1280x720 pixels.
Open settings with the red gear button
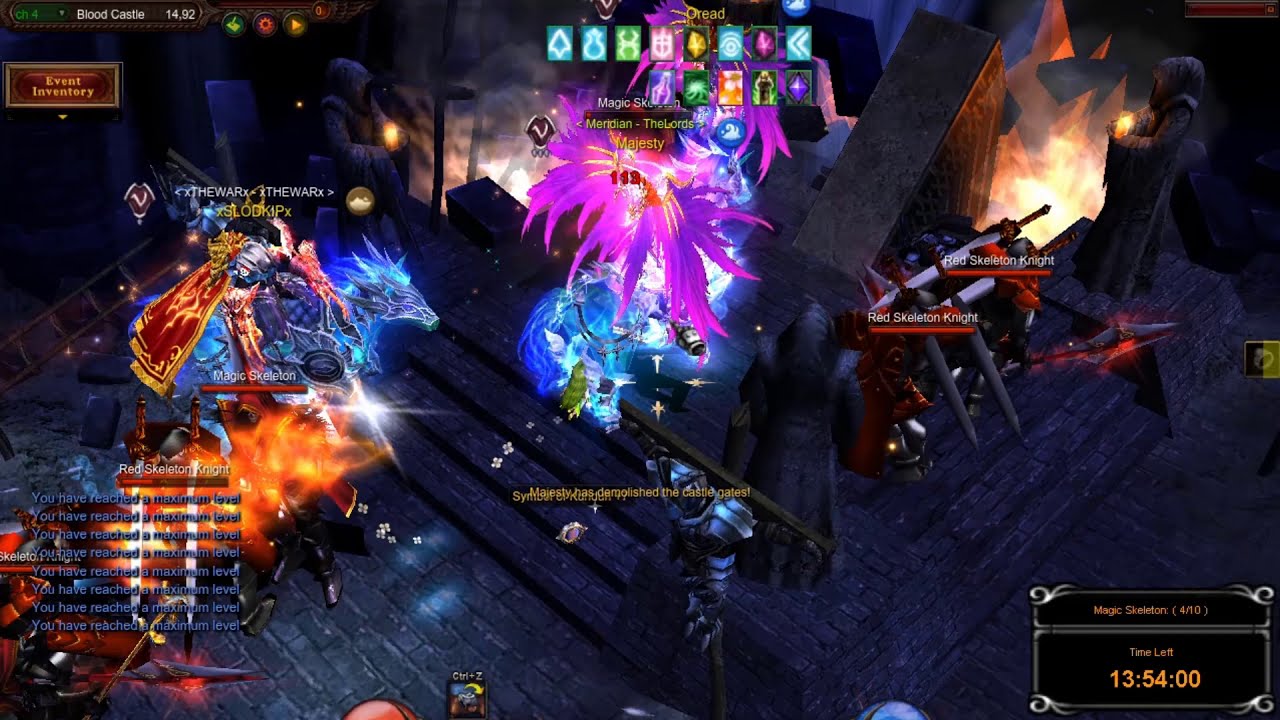click(x=265, y=25)
